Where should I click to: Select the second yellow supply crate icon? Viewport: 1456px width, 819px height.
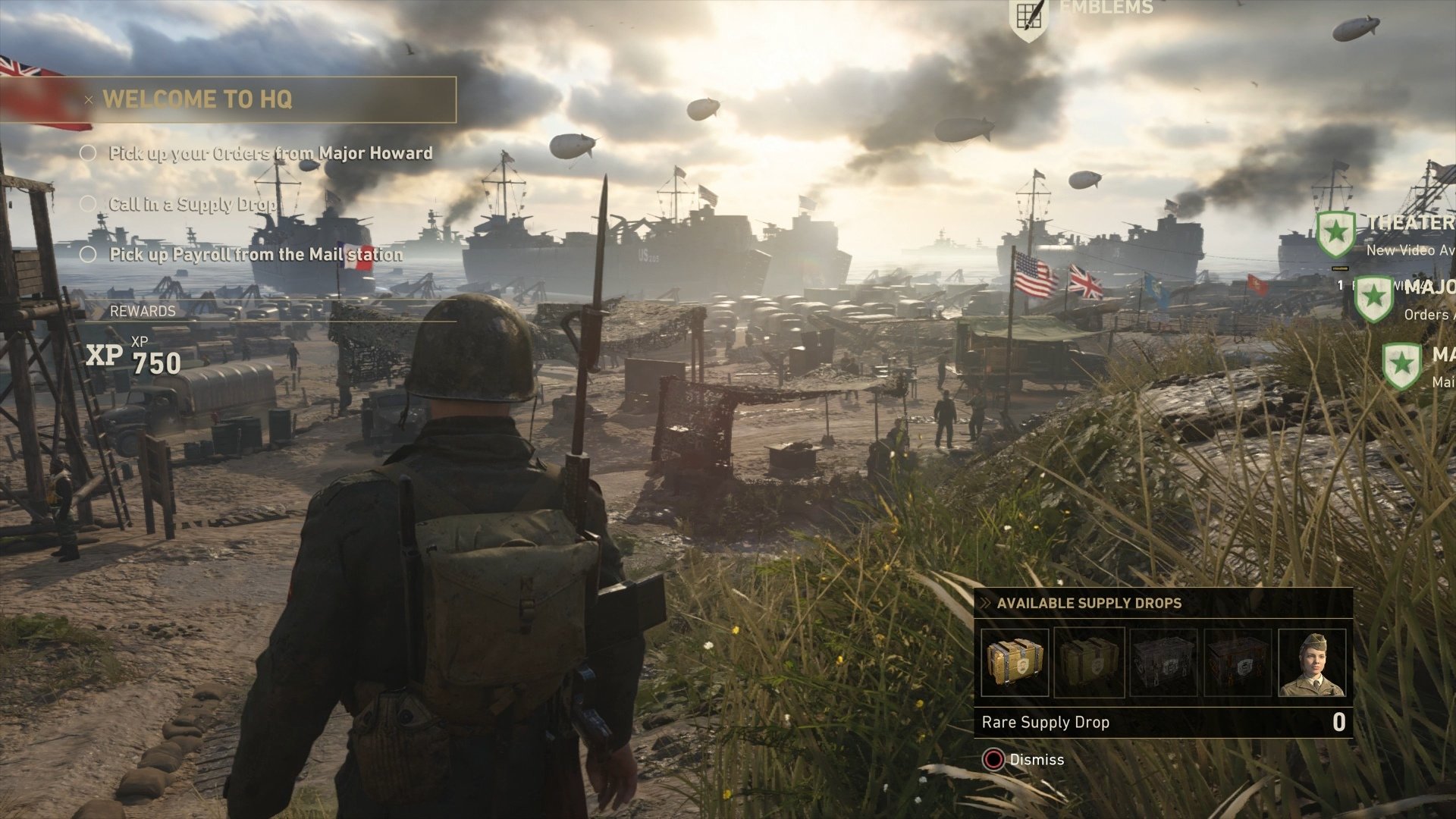[x=1090, y=662]
